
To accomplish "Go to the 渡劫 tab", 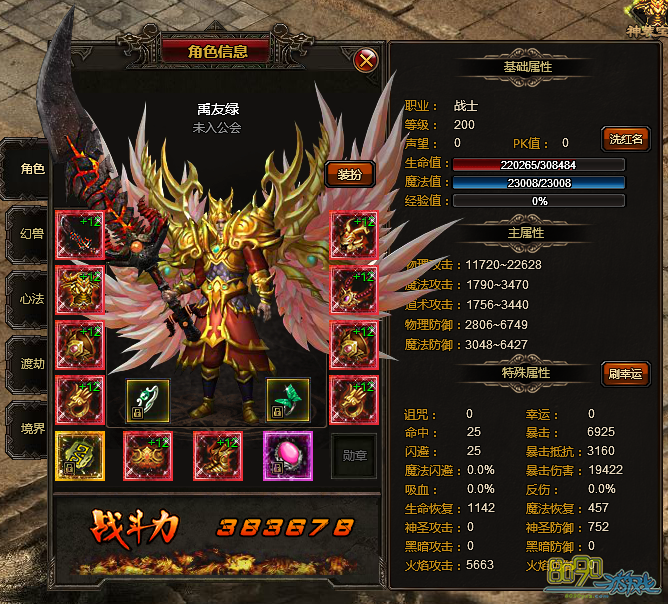I will click(x=30, y=363).
